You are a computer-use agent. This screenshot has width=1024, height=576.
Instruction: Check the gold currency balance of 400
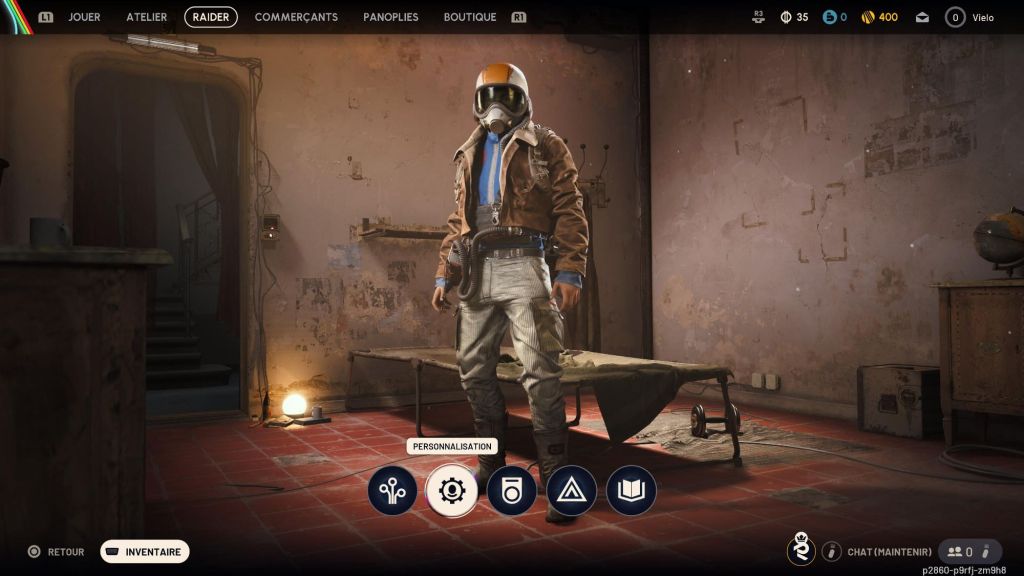click(x=880, y=17)
